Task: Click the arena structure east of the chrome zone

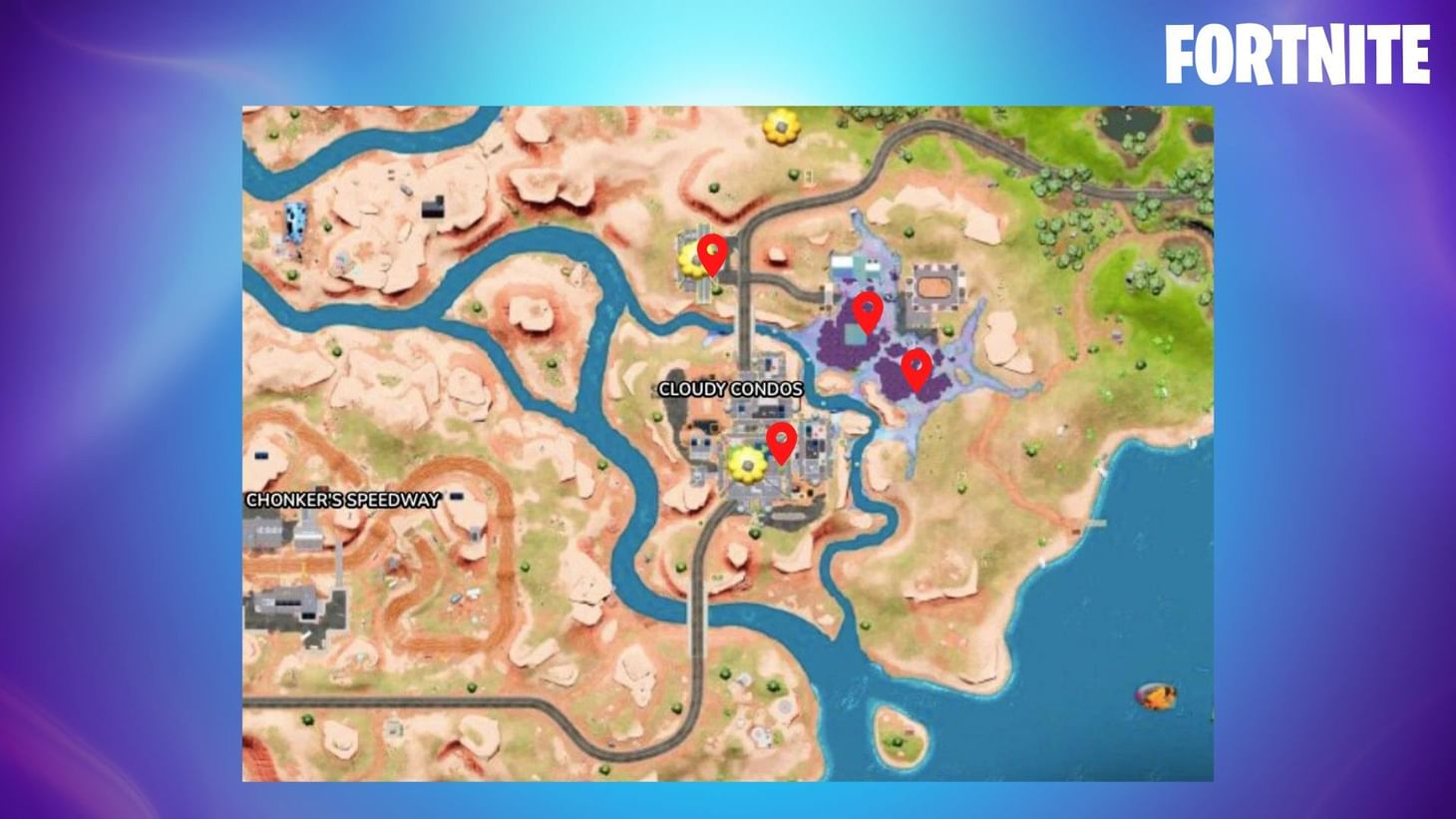Action: [x=935, y=287]
